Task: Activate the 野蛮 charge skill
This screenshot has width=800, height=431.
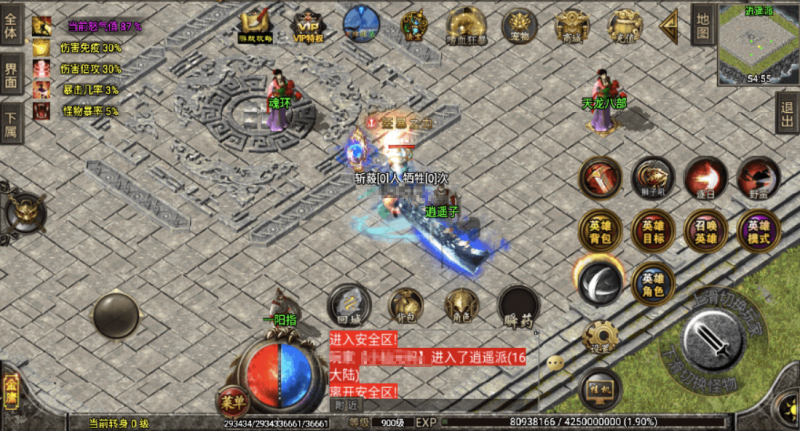Action: (758, 178)
